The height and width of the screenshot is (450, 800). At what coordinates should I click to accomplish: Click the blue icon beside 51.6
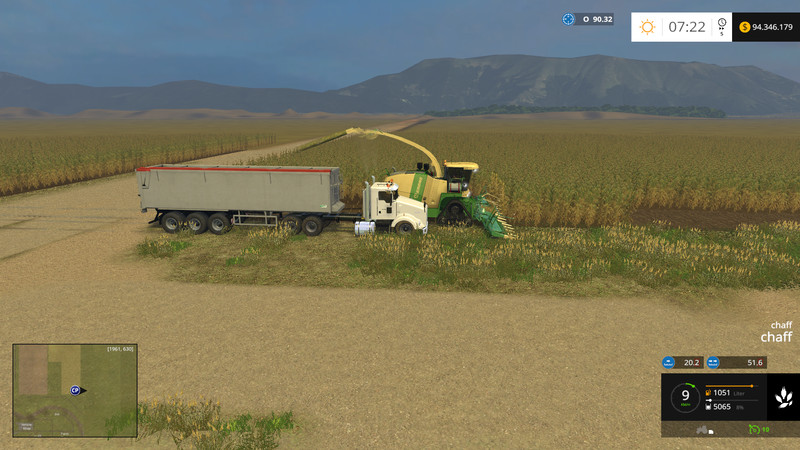[x=714, y=363]
